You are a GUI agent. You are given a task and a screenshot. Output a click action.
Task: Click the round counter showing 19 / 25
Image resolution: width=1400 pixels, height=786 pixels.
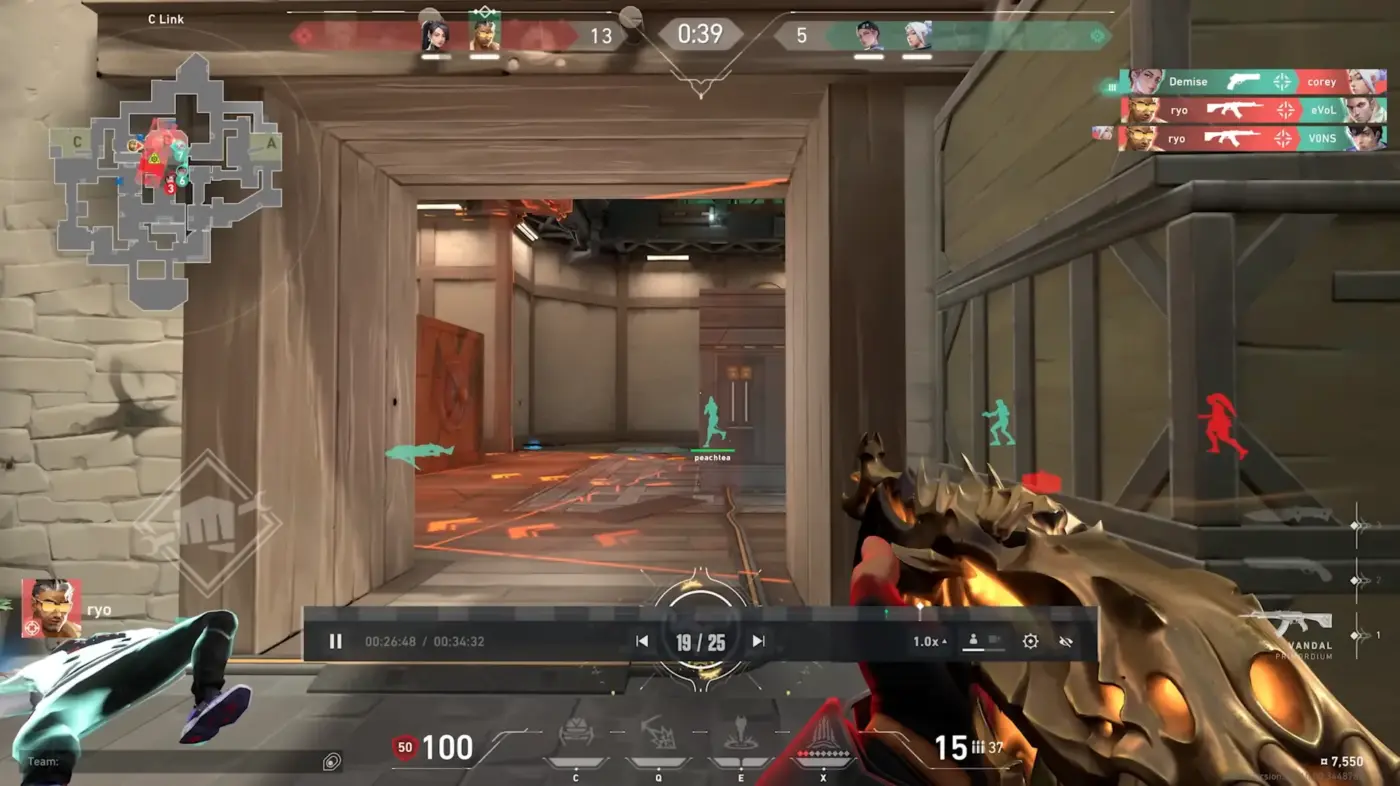click(700, 640)
